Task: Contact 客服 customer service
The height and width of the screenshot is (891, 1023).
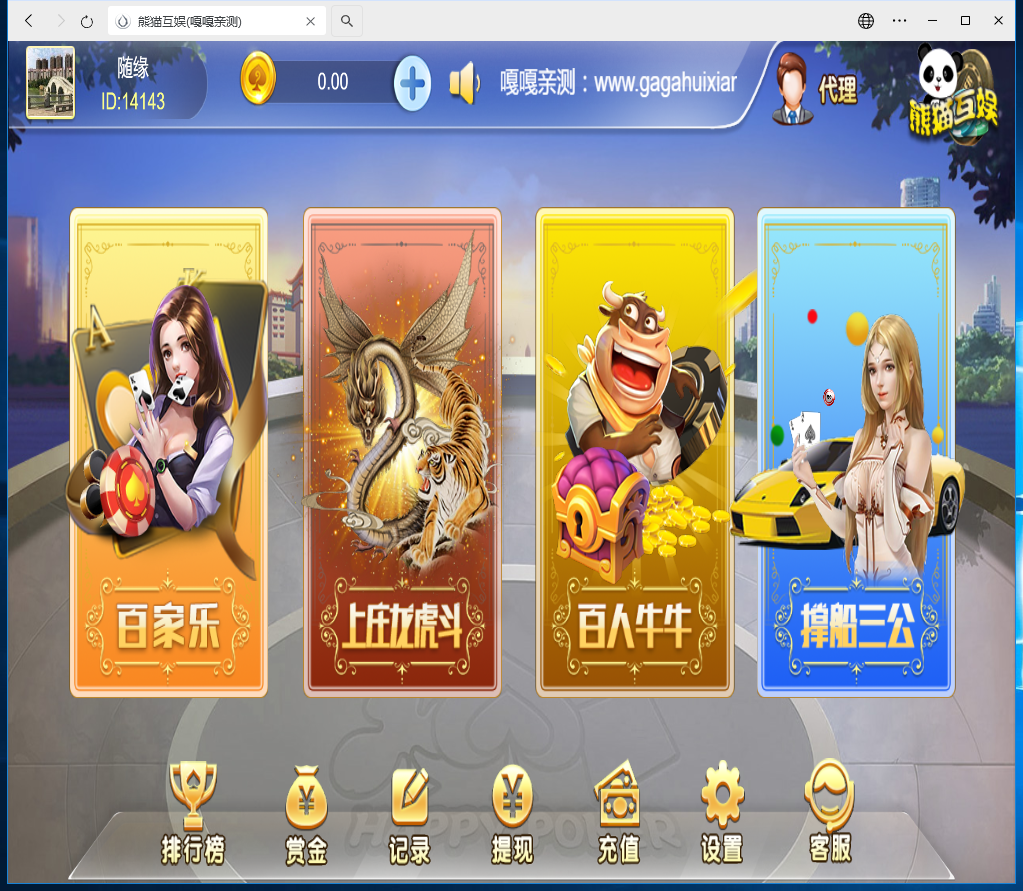Action: point(830,813)
